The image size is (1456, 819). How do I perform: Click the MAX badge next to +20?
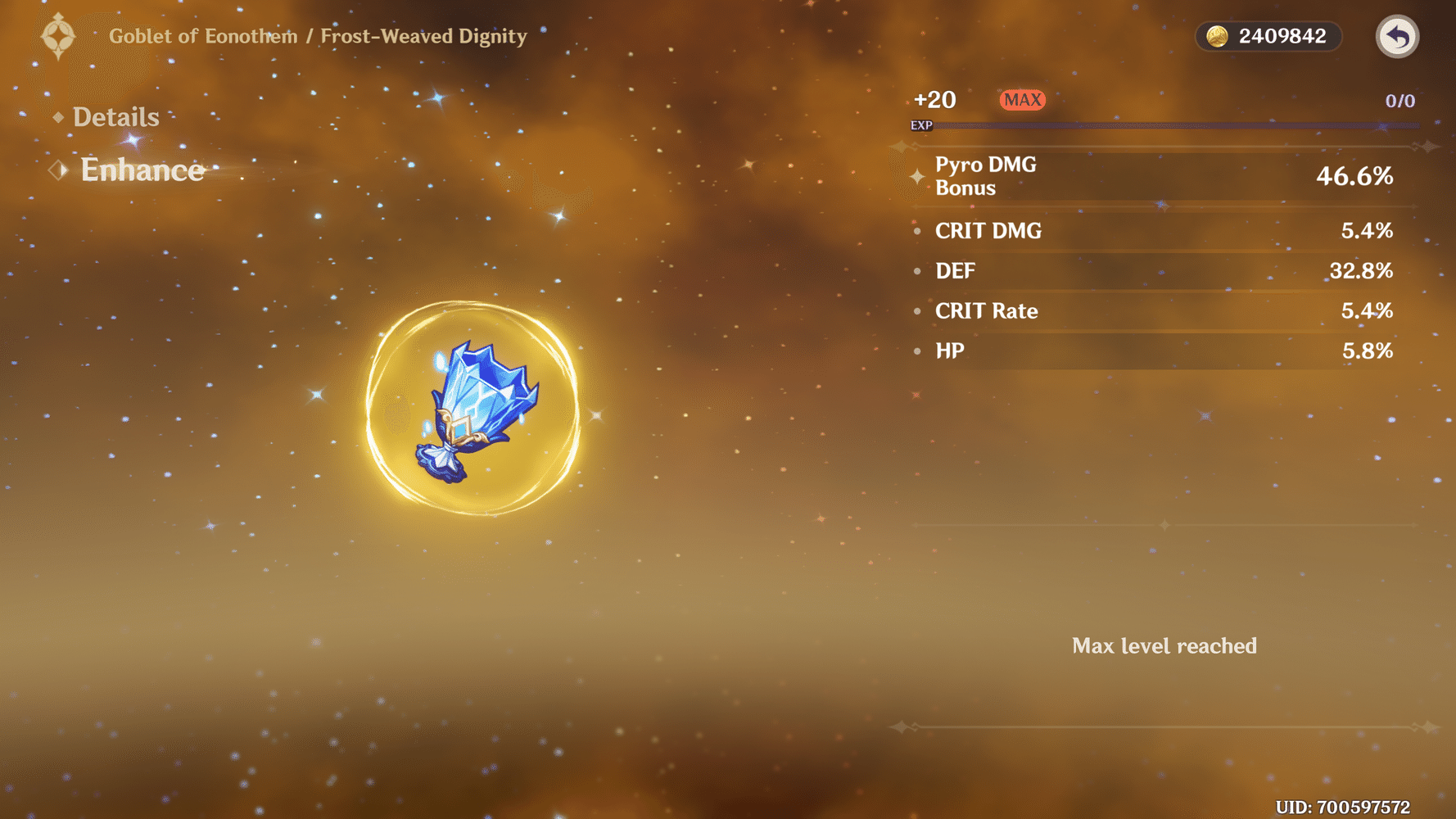tap(1021, 99)
